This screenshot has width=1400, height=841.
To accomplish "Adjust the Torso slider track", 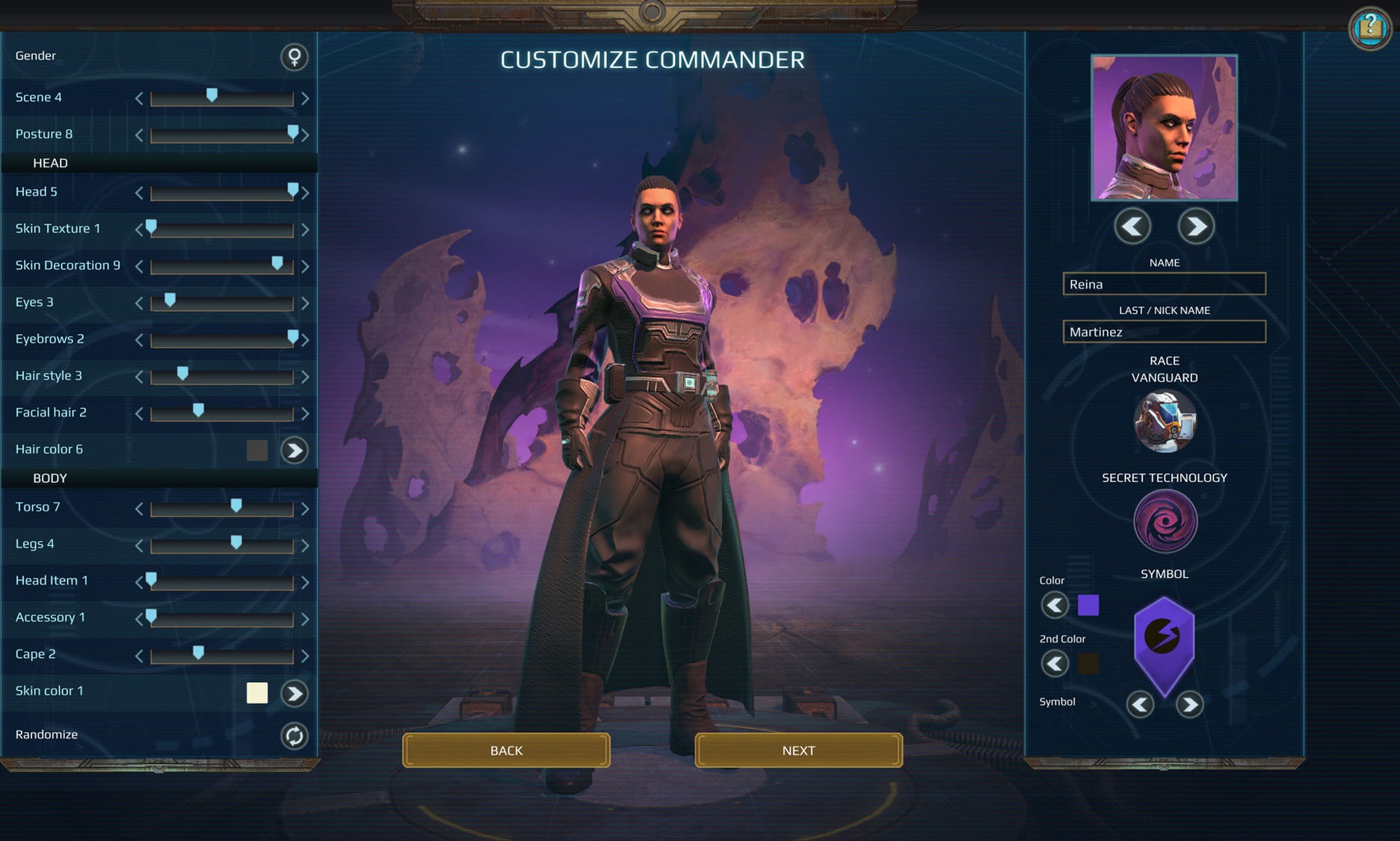I will (x=222, y=510).
